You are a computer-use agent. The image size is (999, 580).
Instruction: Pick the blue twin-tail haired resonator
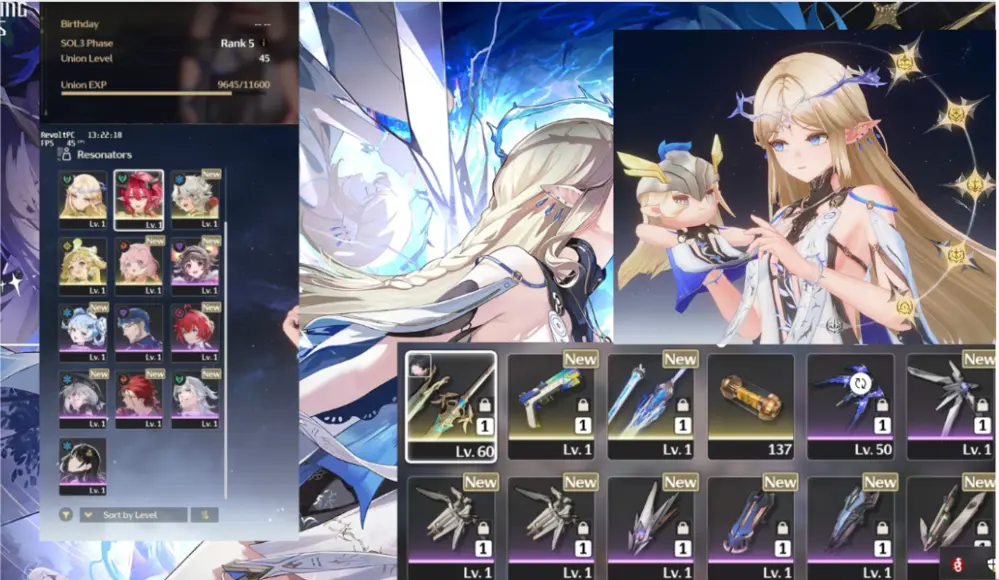83,331
